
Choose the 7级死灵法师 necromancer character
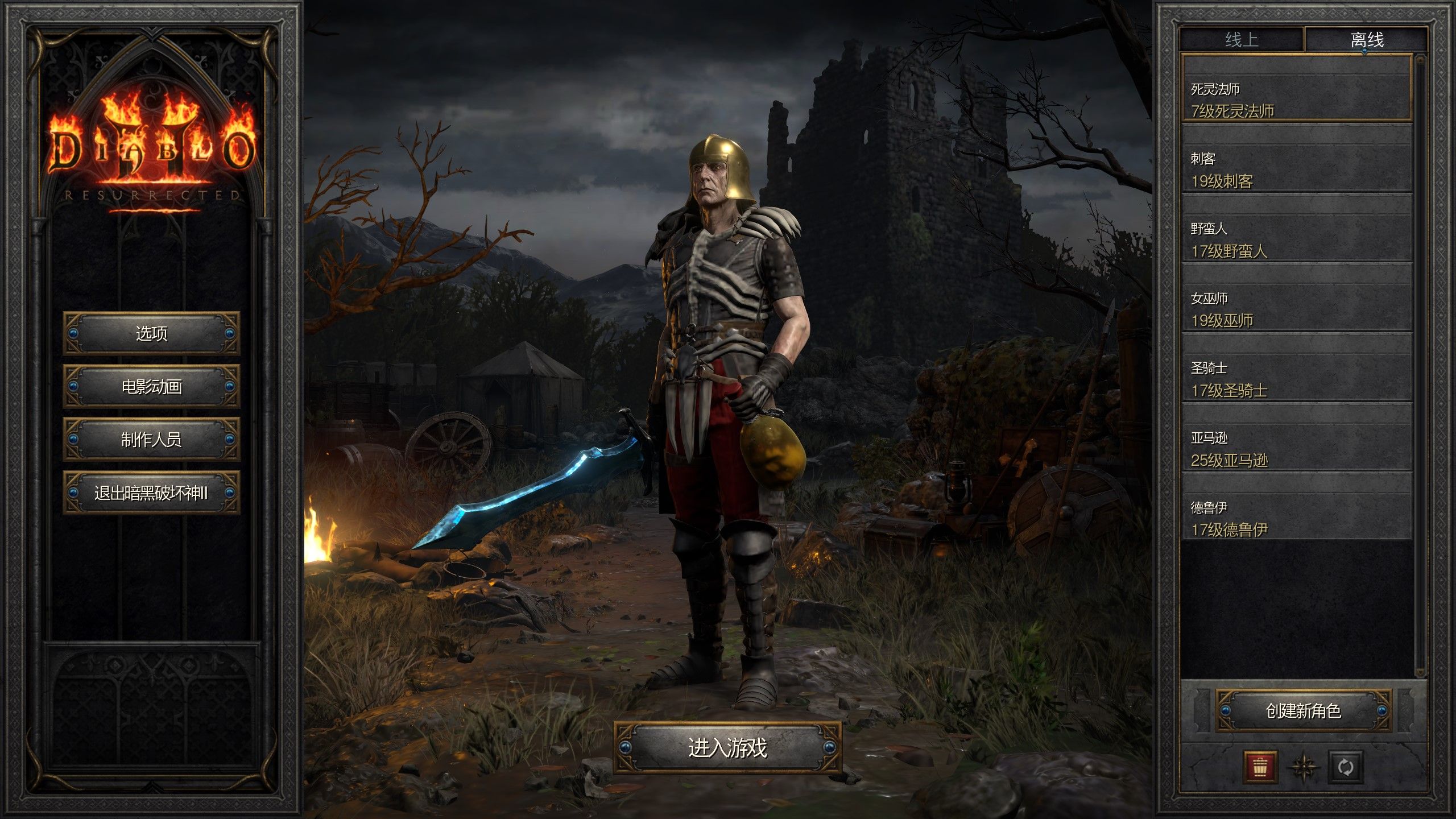tap(1297, 100)
